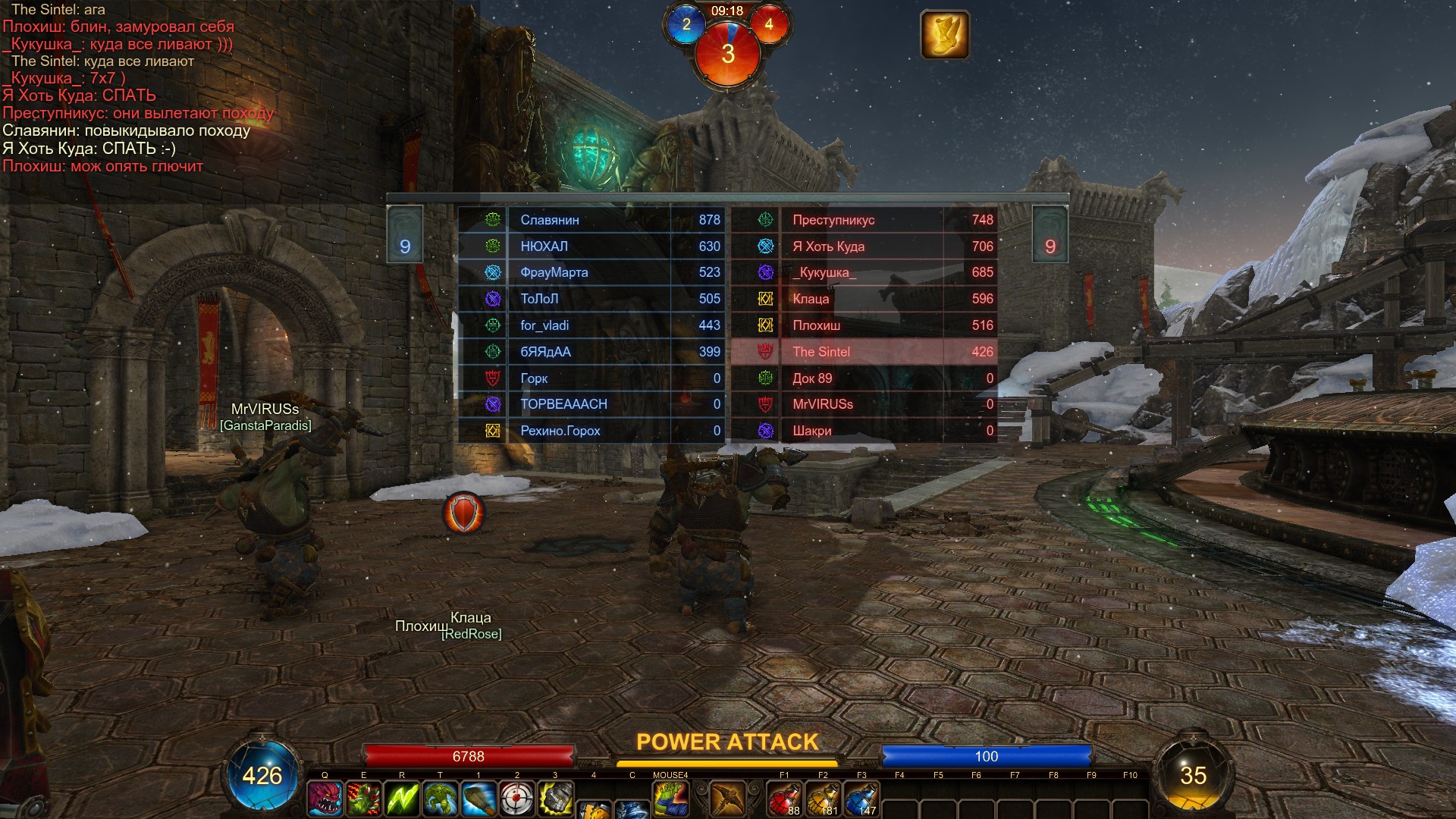
Task: Select ФрауМарта in the blue team list
Action: pyautogui.click(x=591, y=272)
